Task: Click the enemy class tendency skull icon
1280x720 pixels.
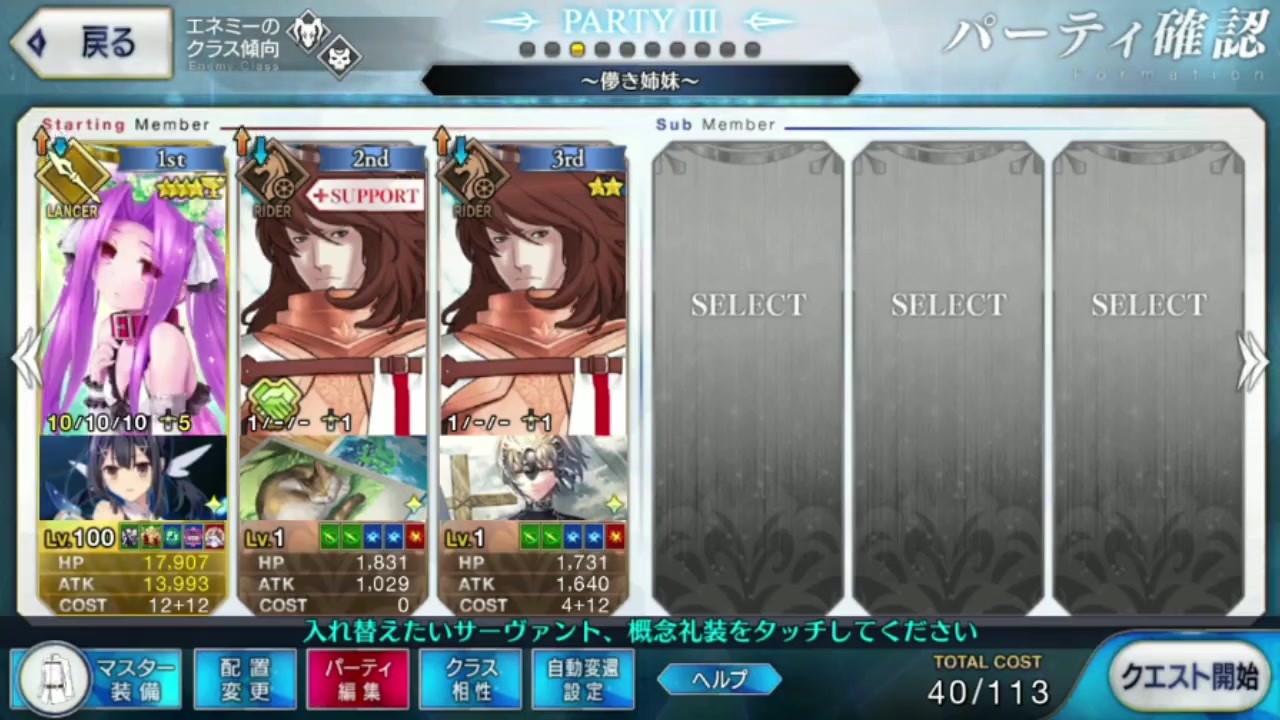Action: [340, 58]
